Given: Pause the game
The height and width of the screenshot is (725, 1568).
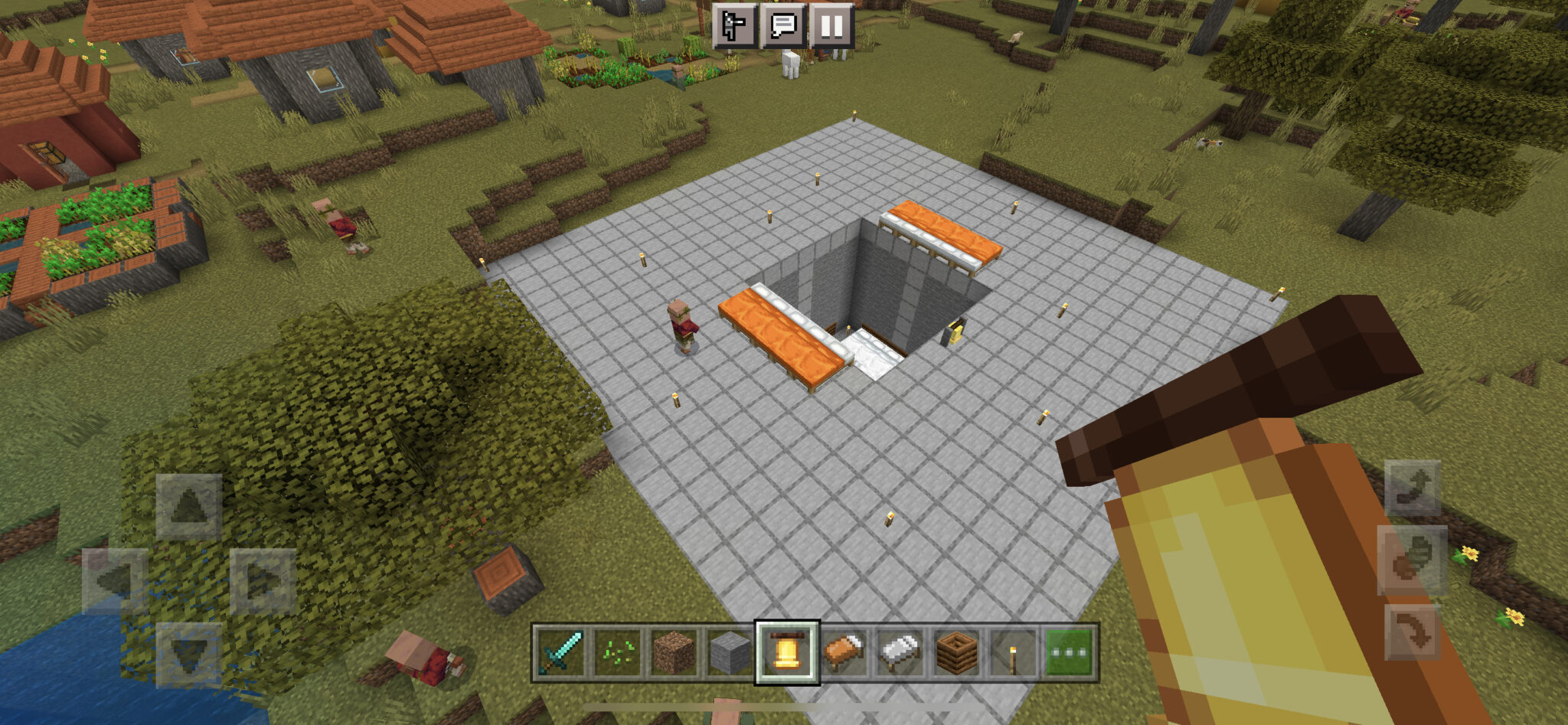Looking at the screenshot, I should 831,26.
